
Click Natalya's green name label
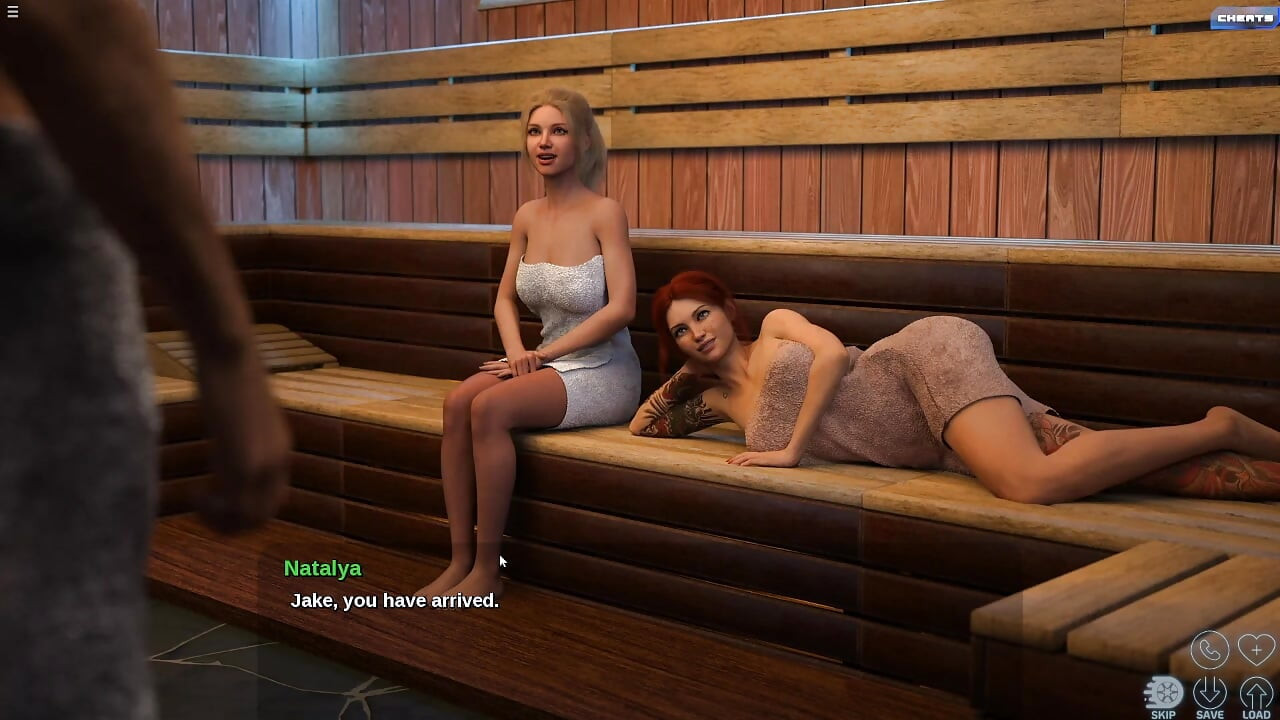coord(322,568)
